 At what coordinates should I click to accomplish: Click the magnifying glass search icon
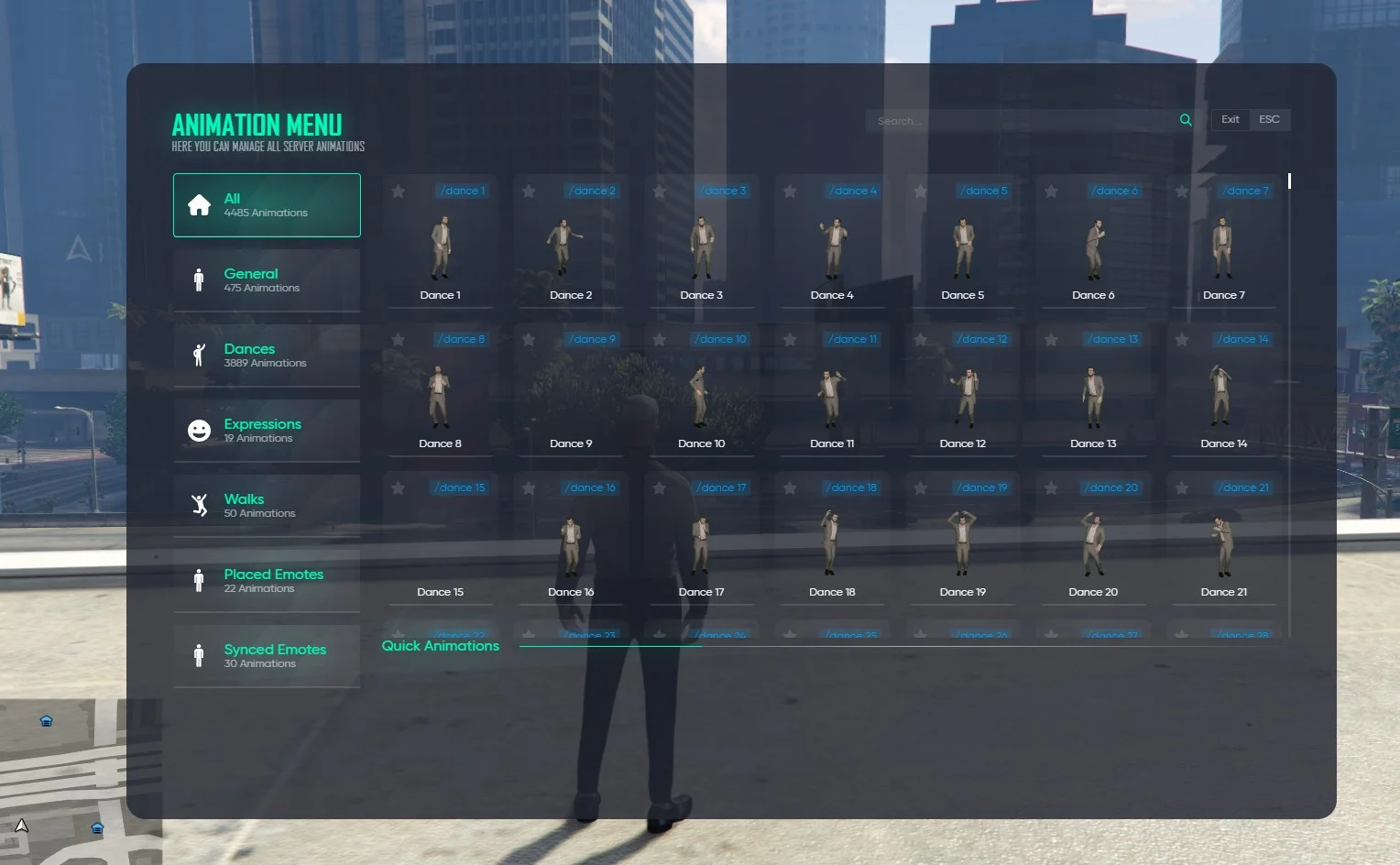coord(1186,120)
